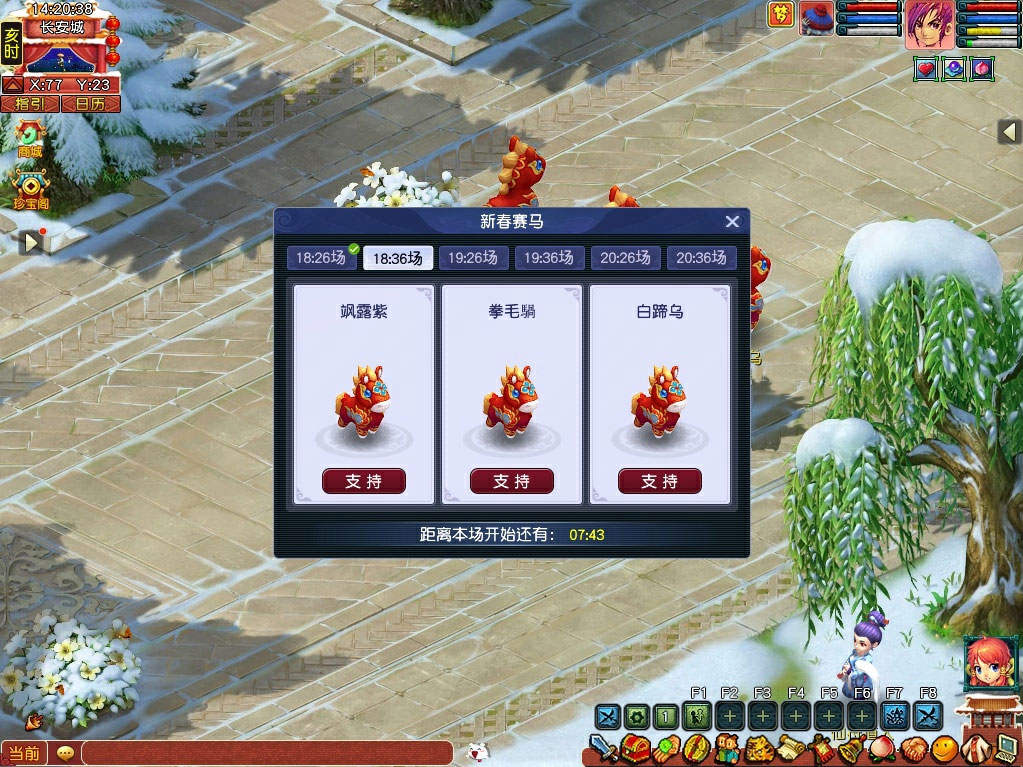The image size is (1023, 767).
Task: Support the horse 飒露紫
Action: coord(364,481)
